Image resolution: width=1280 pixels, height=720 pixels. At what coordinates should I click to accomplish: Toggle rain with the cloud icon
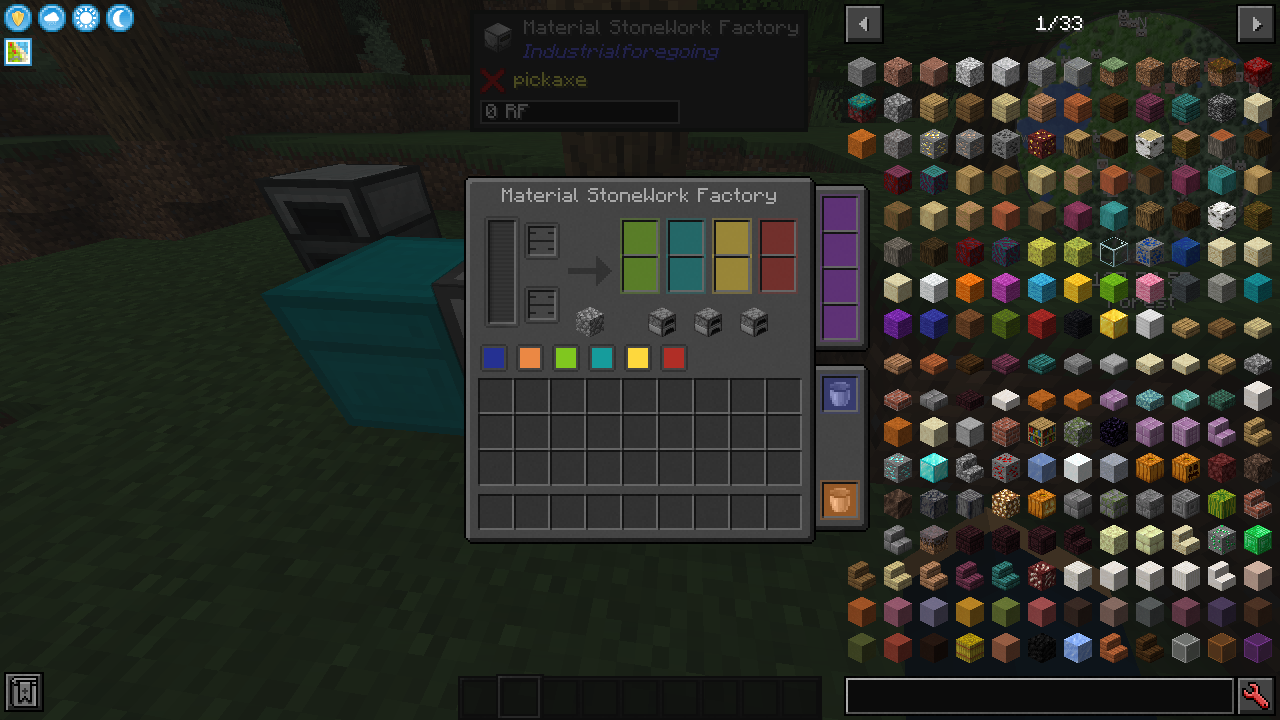tap(51, 17)
